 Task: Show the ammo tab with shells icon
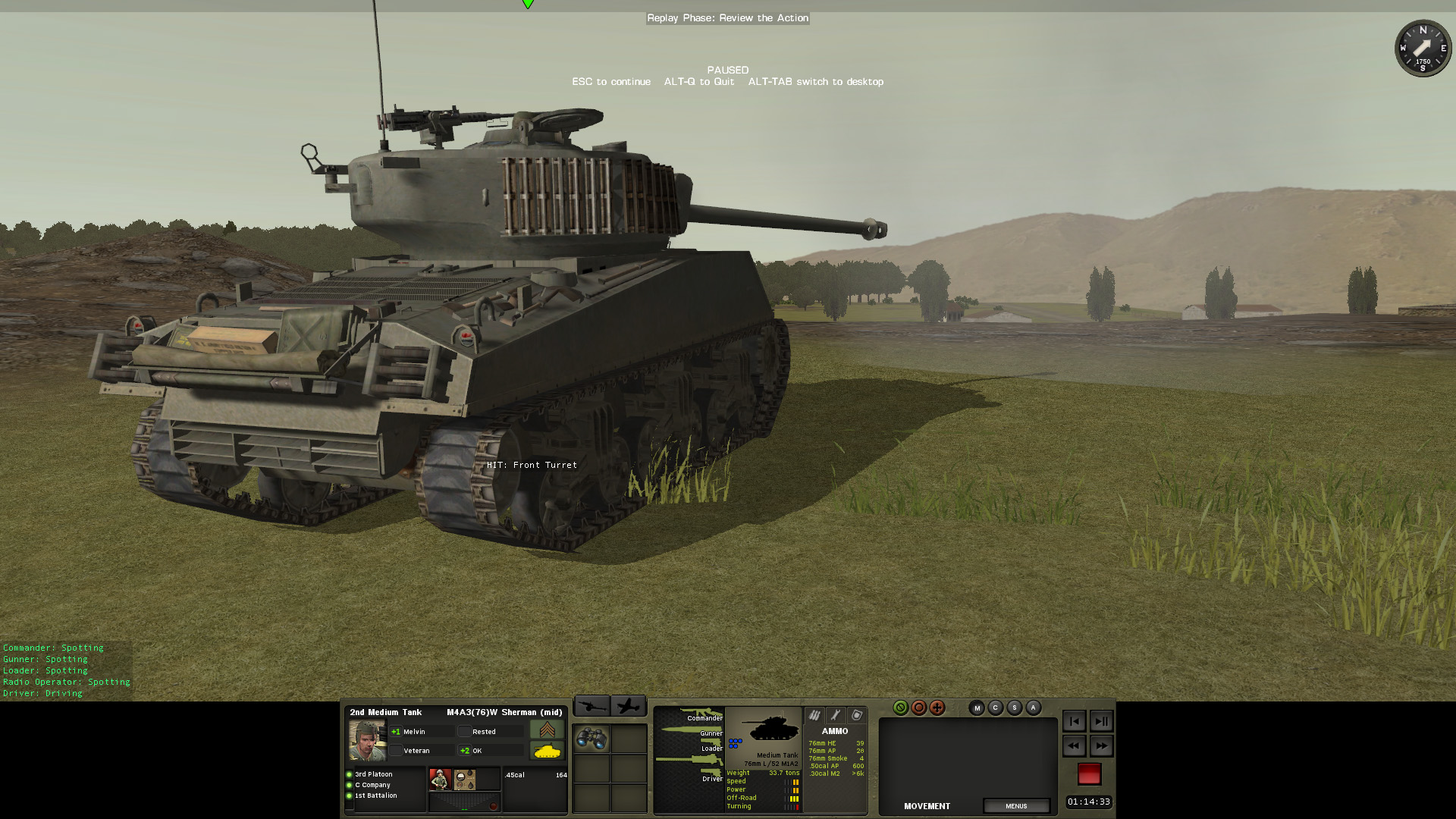click(x=814, y=715)
